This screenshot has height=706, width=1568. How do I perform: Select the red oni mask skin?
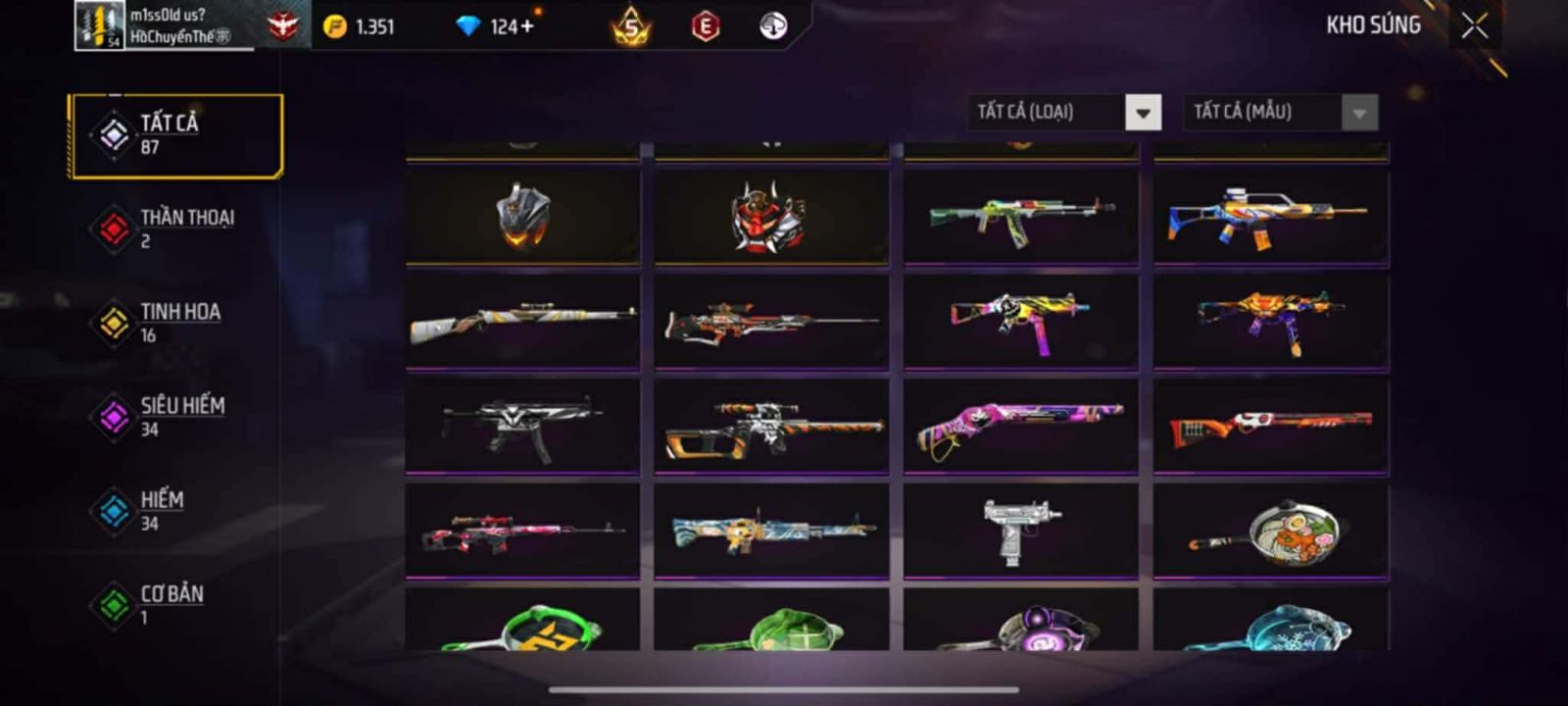771,216
